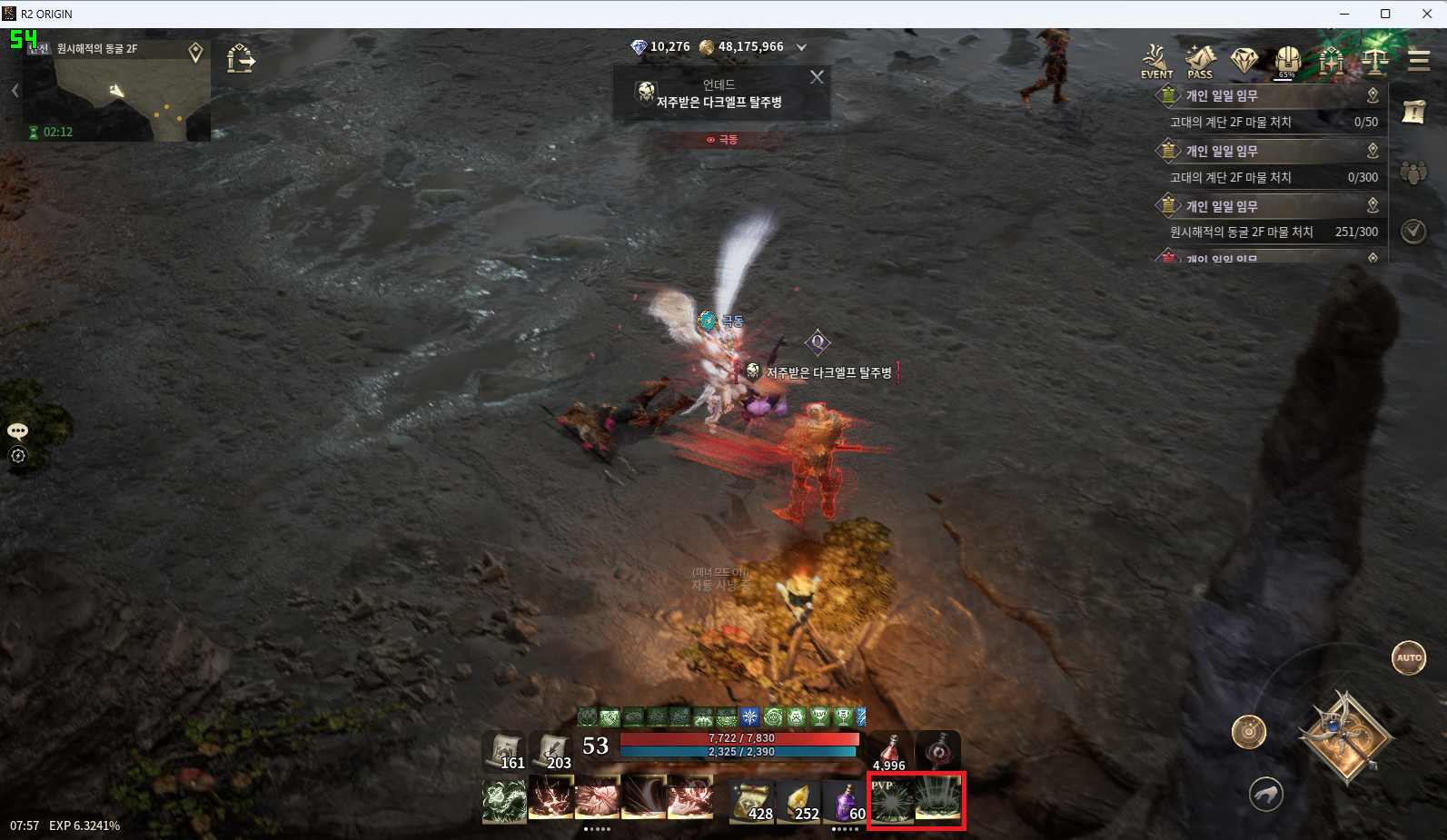This screenshot has width=1447, height=840.
Task: Use the purple potion with 60 count
Action: pyautogui.click(x=847, y=801)
